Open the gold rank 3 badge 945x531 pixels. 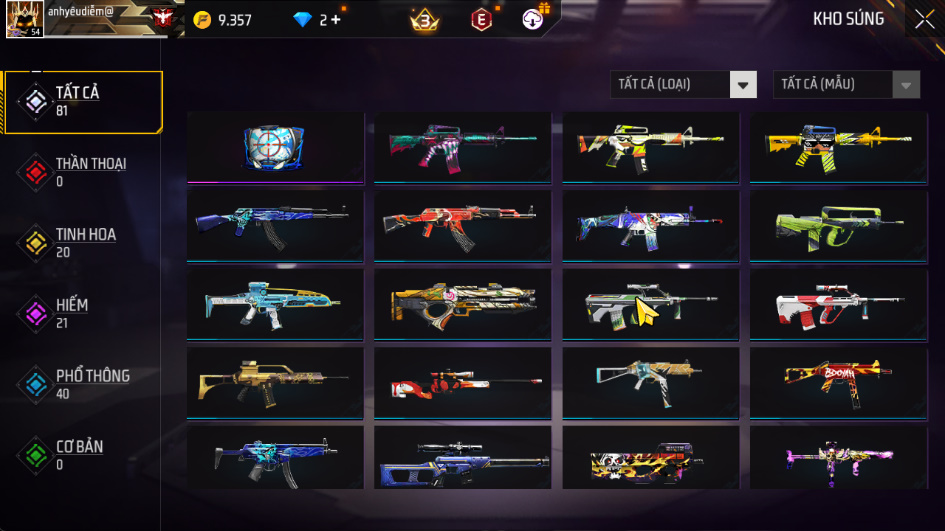tap(424, 19)
